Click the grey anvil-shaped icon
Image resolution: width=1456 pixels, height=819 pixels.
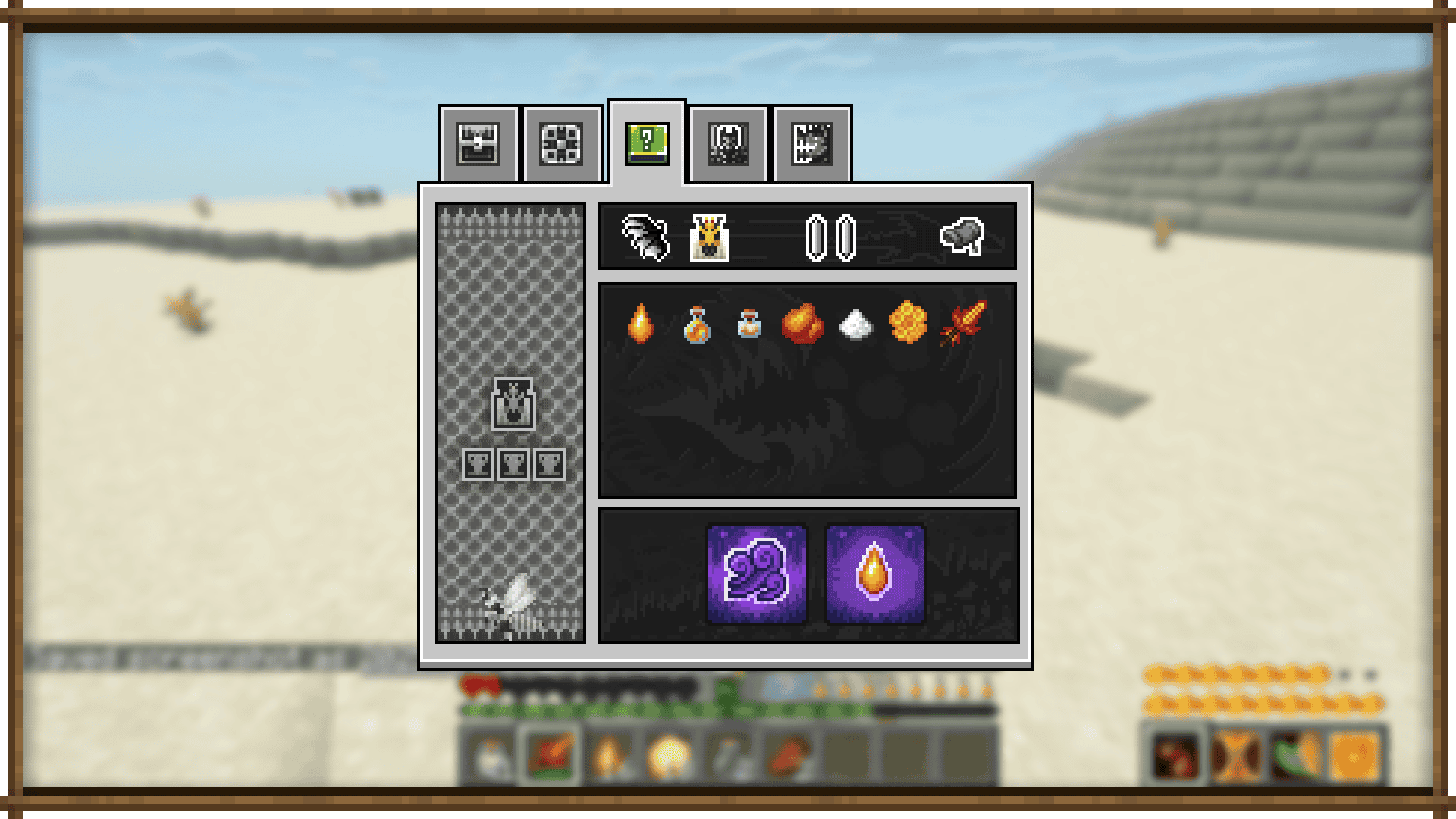[962, 237]
